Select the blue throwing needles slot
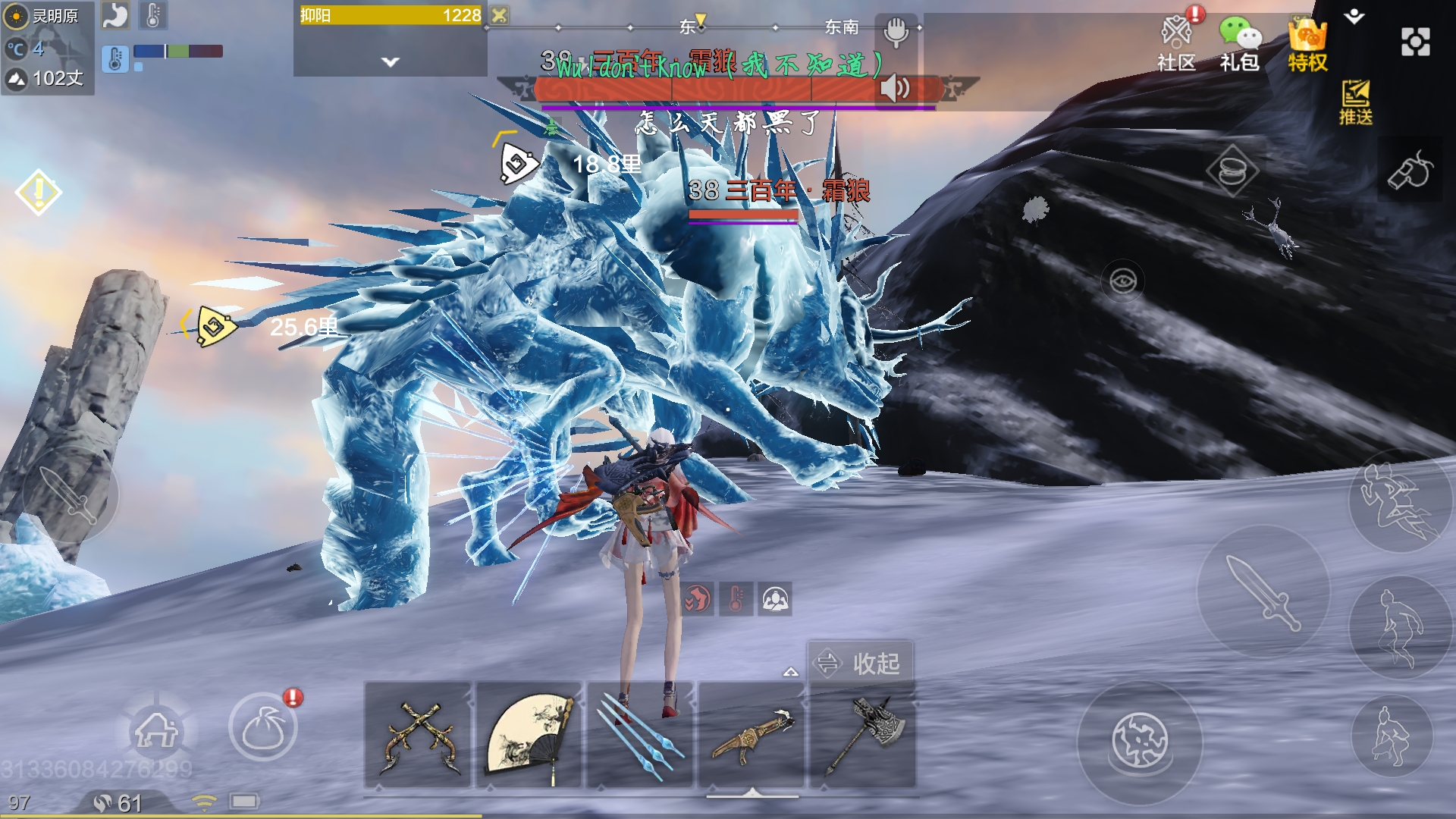This screenshot has width=1456, height=819. click(x=641, y=736)
